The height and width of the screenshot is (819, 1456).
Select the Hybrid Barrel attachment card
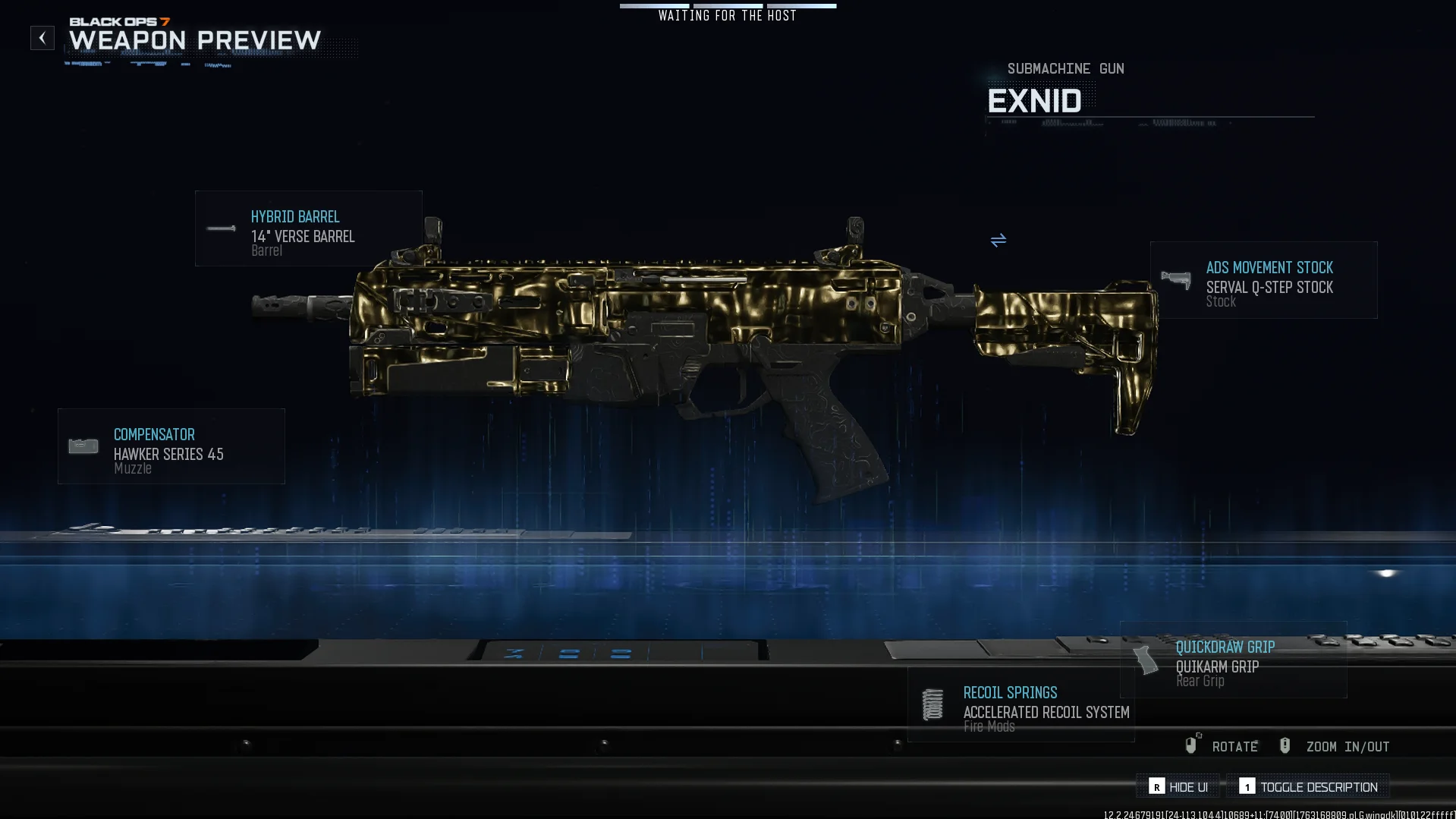pos(308,228)
